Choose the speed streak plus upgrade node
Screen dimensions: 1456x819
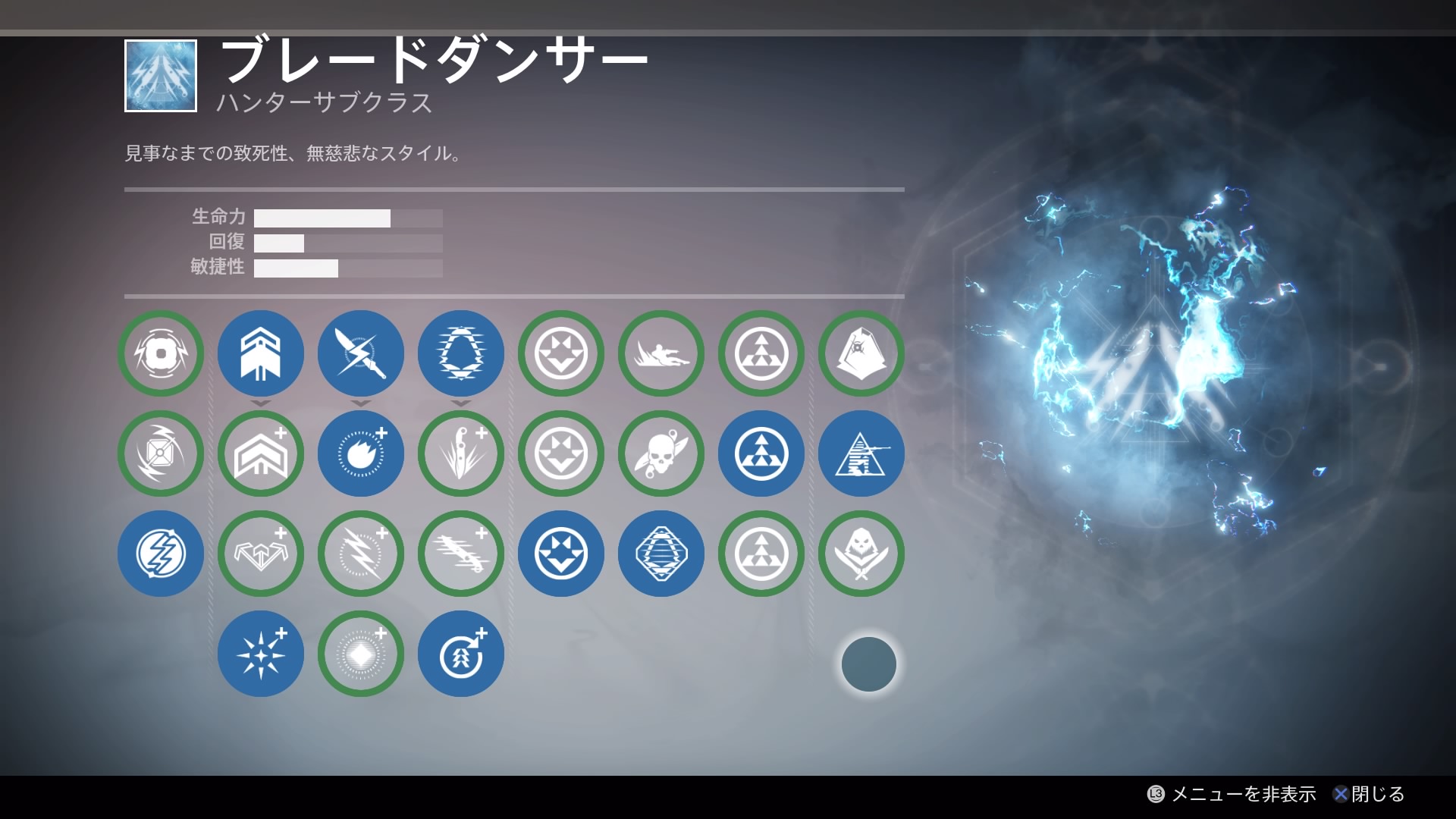461,554
